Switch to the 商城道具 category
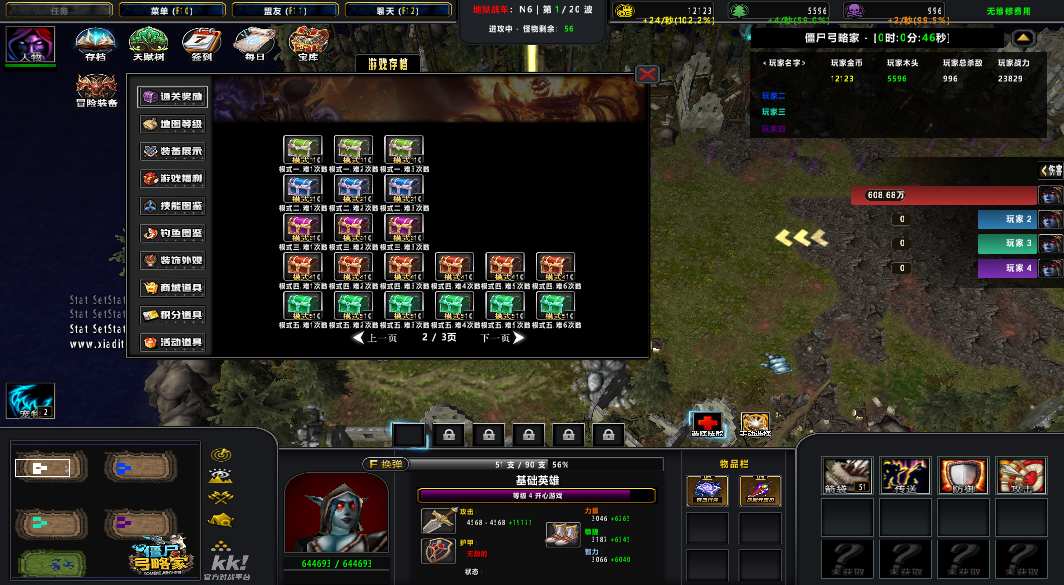The image size is (1064, 585). click(172, 288)
